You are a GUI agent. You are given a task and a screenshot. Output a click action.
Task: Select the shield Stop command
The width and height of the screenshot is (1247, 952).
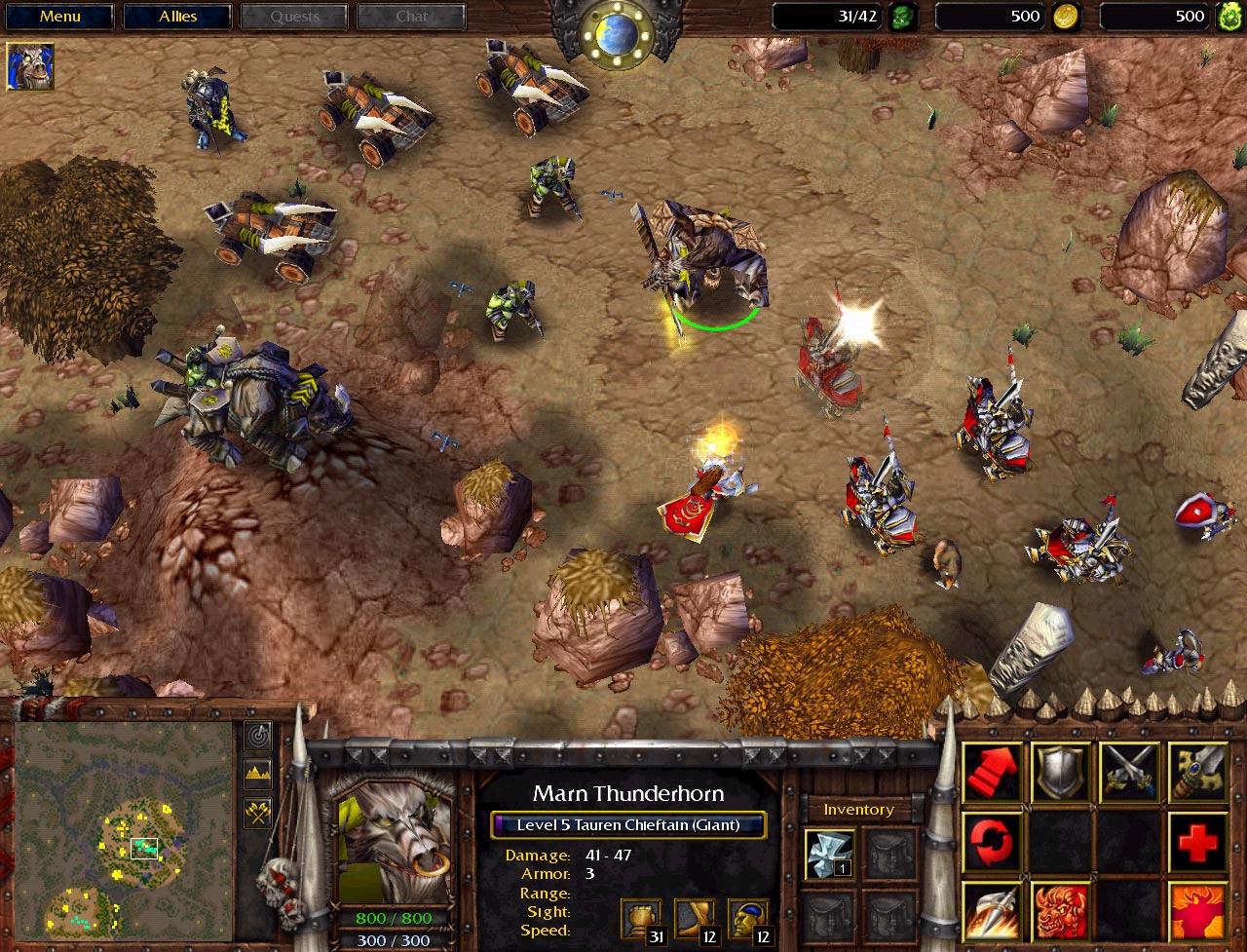pyautogui.click(x=1061, y=772)
